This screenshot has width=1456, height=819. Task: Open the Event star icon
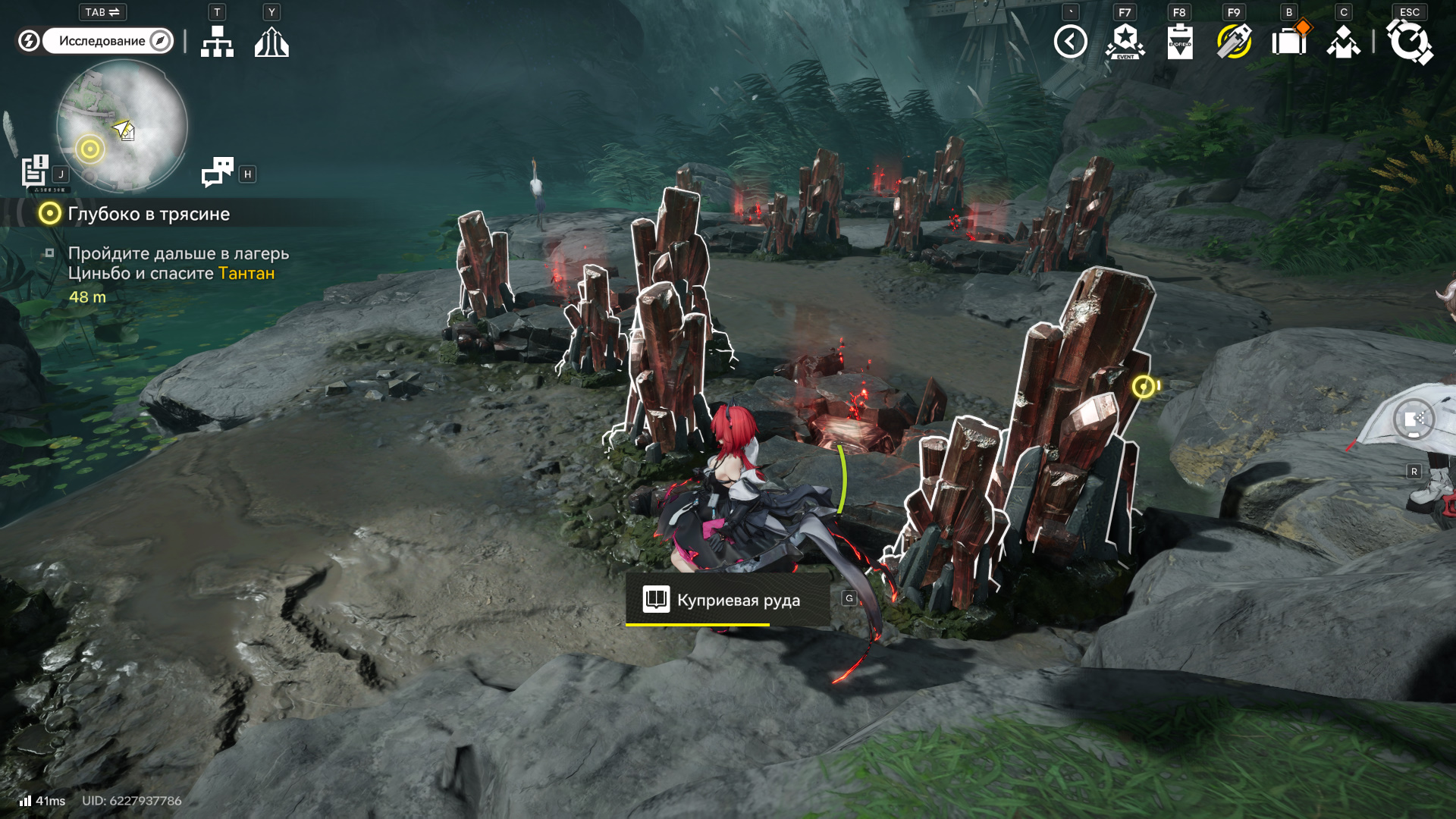click(1125, 42)
